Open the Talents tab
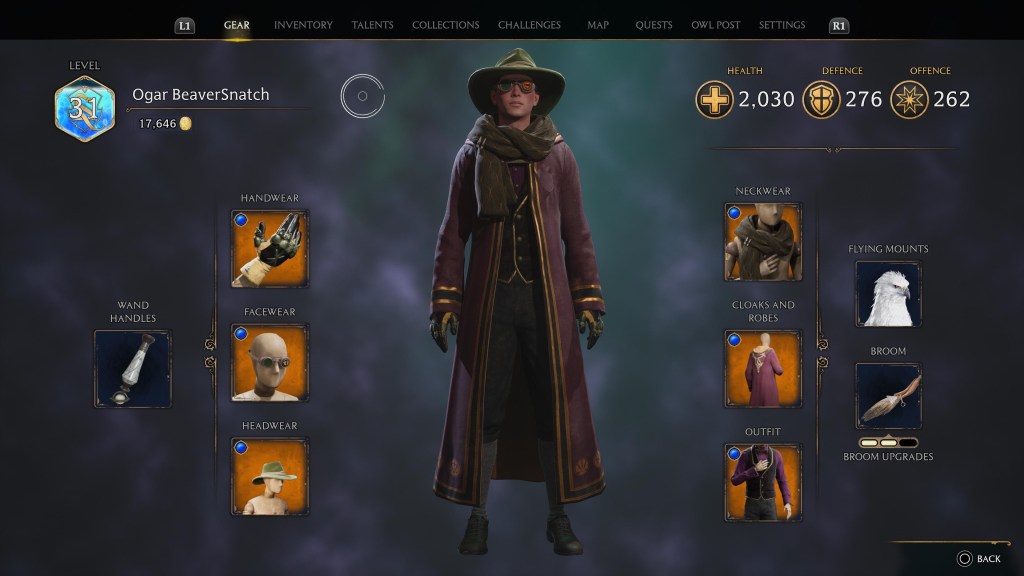The image size is (1024, 576). [x=372, y=25]
